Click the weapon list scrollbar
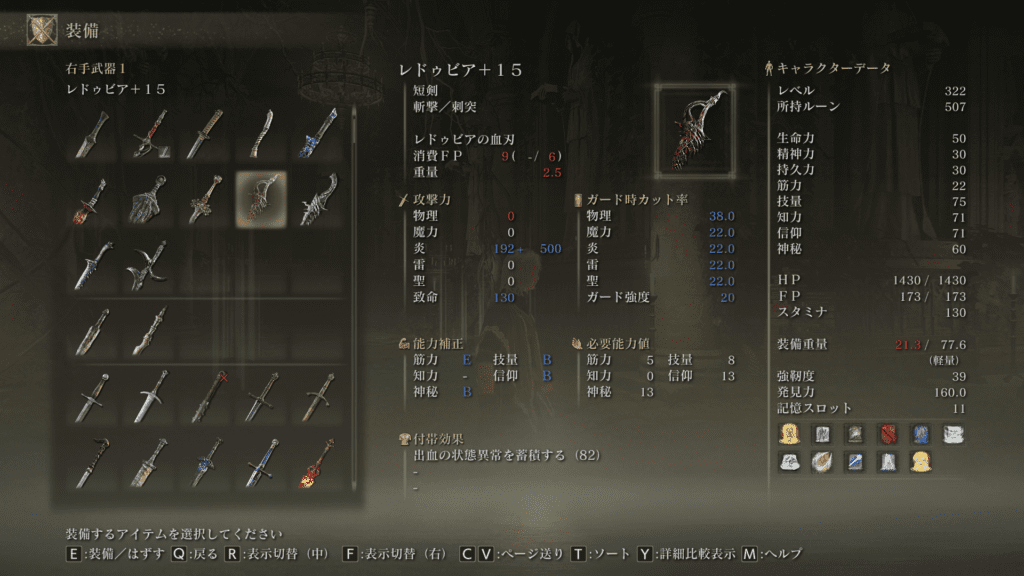Screen dimensions: 1024x576 pyautogui.click(x=352, y=300)
